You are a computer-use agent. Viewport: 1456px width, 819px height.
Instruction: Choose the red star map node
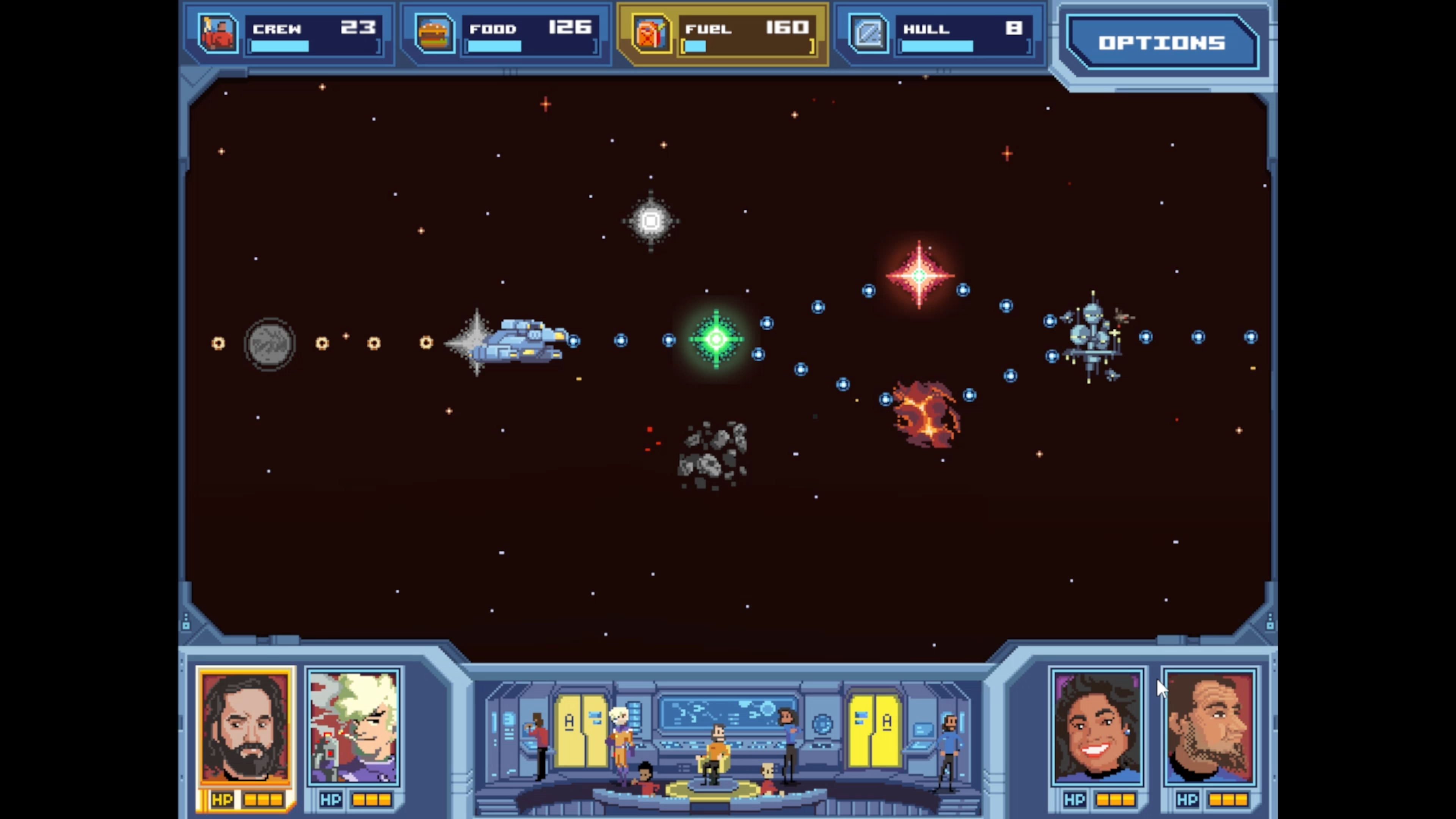point(919,276)
